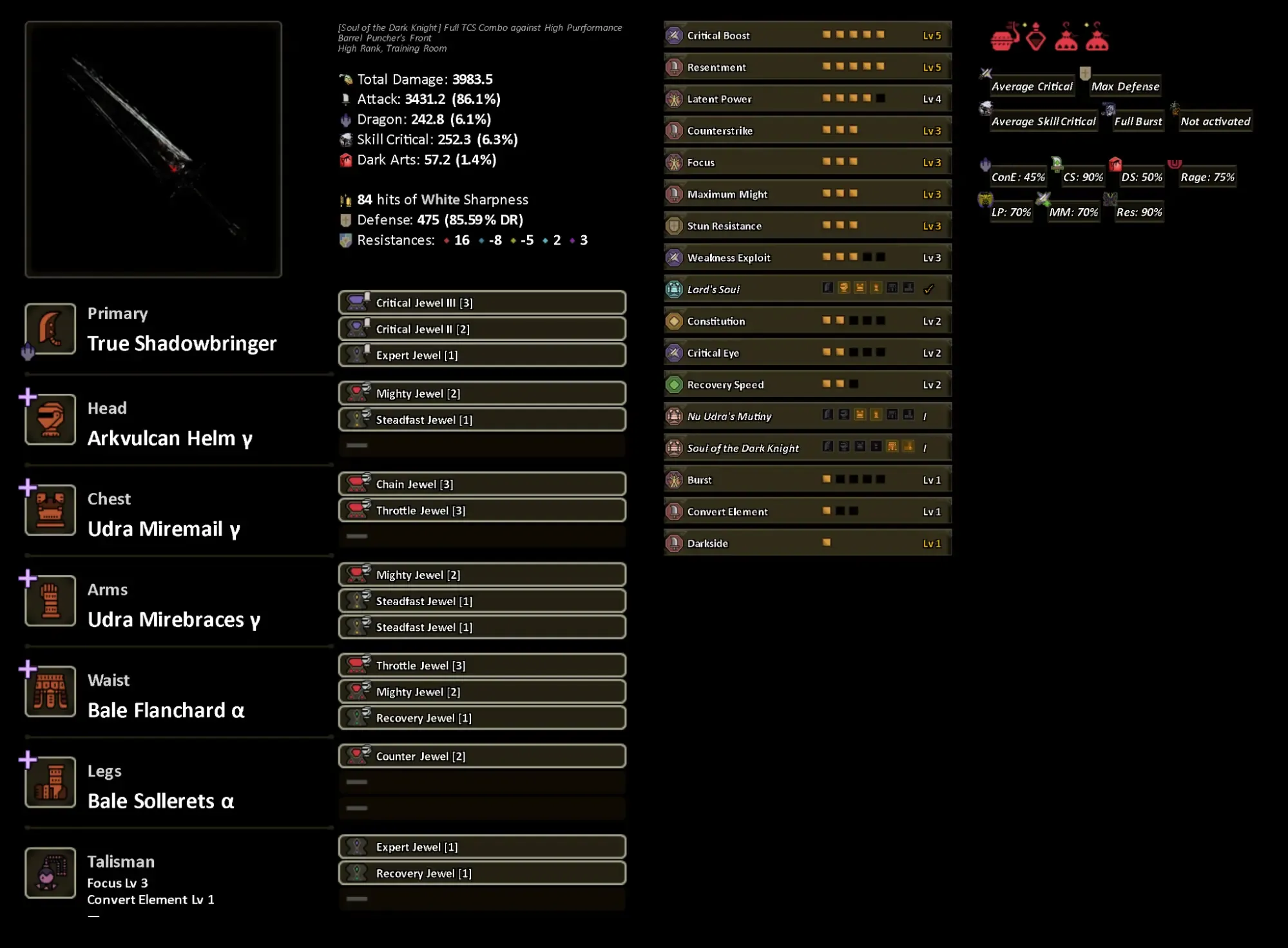Click the Bale Sollerets legs armor icon
The height and width of the screenshot is (948, 1288).
pos(50,782)
